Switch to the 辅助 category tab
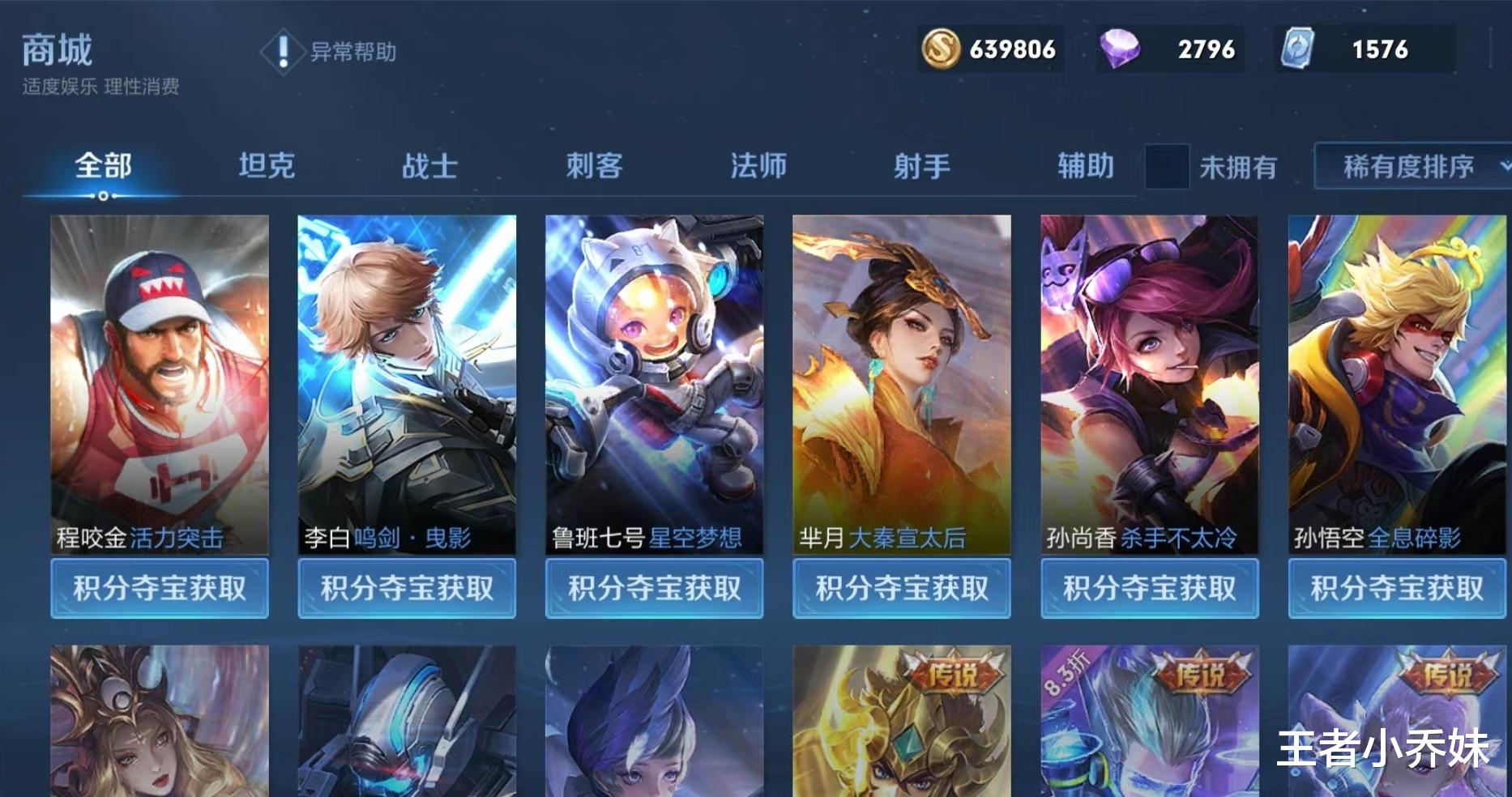 pyautogui.click(x=1084, y=166)
